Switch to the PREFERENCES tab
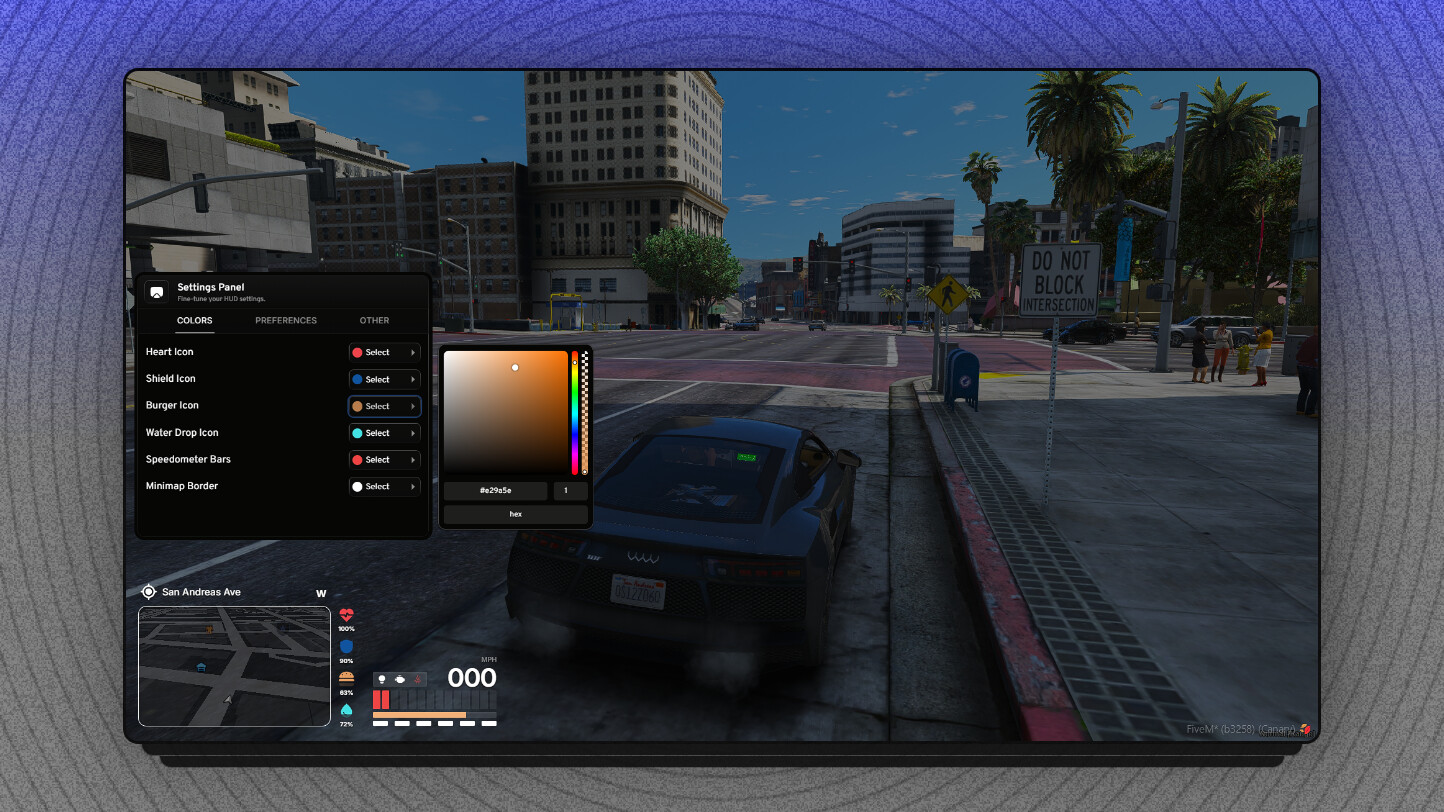 pyautogui.click(x=285, y=320)
